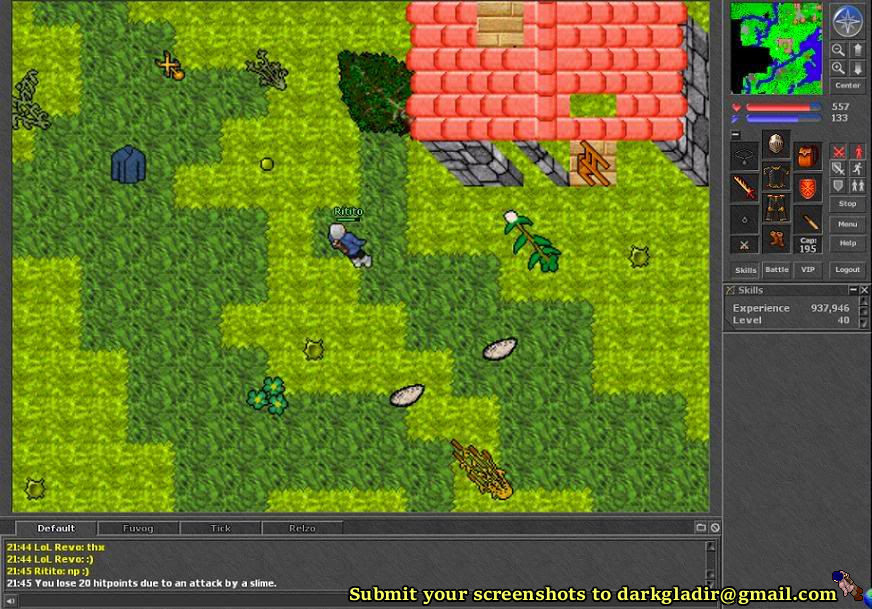Center the minimap on your character
The image size is (872, 609).
click(847, 86)
